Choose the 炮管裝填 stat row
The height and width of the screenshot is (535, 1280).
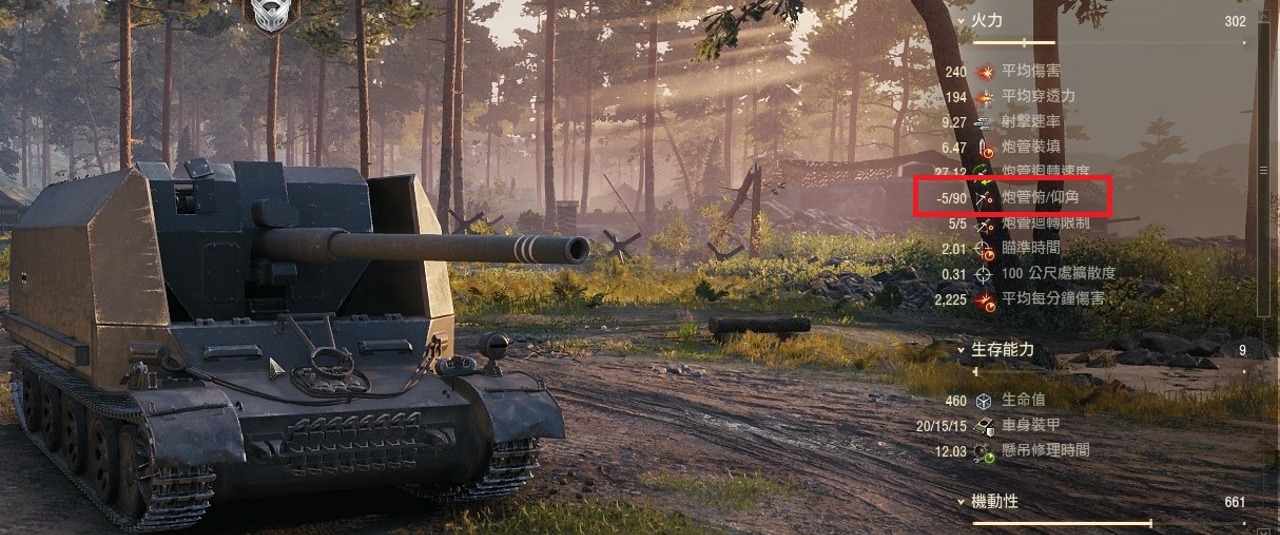[x=1030, y=147]
